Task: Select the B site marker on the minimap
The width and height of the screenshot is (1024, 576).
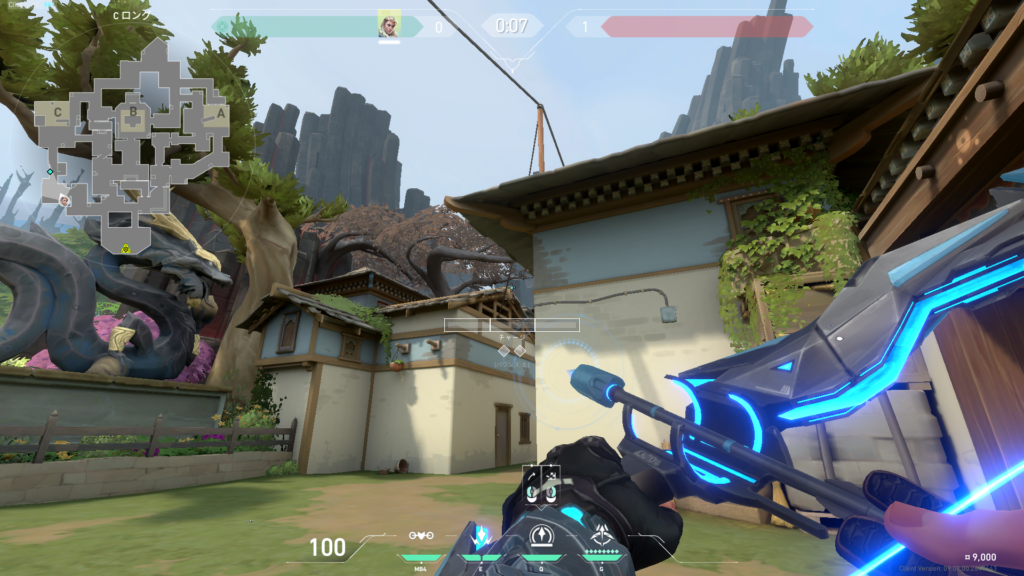Action: tap(131, 113)
